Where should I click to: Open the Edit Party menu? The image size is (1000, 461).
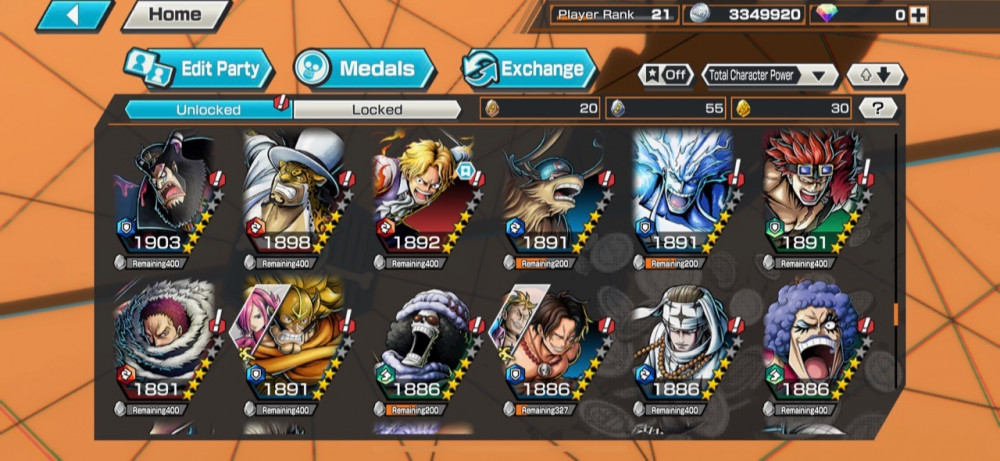(198, 69)
